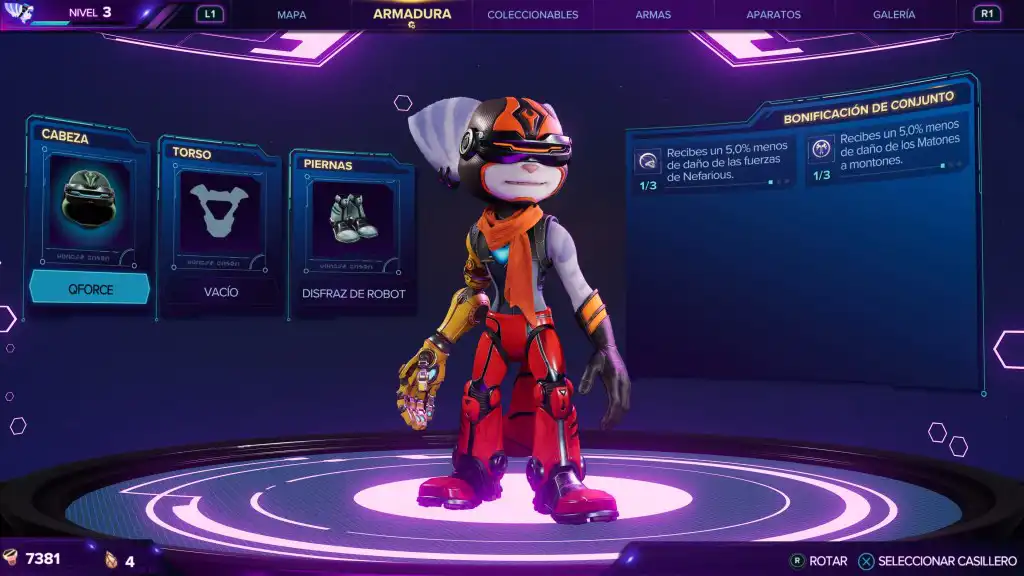
Task: Open the Coleccionables tab
Action: [532, 15]
